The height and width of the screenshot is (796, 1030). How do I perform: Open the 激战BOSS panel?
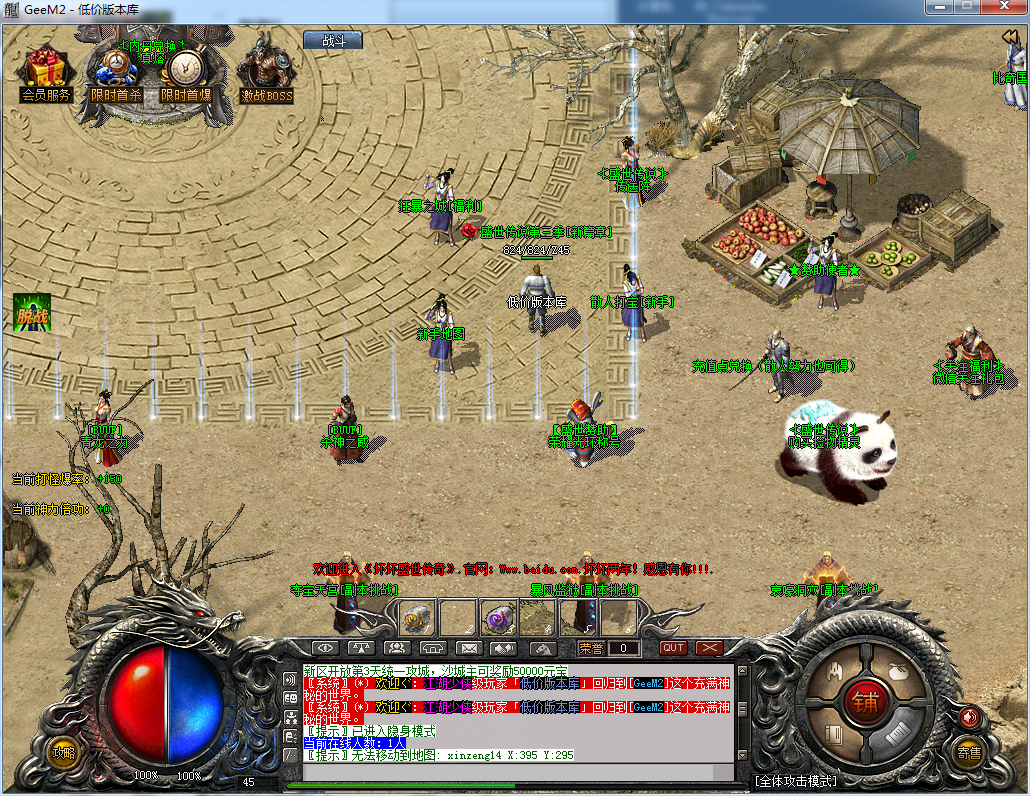tap(266, 72)
